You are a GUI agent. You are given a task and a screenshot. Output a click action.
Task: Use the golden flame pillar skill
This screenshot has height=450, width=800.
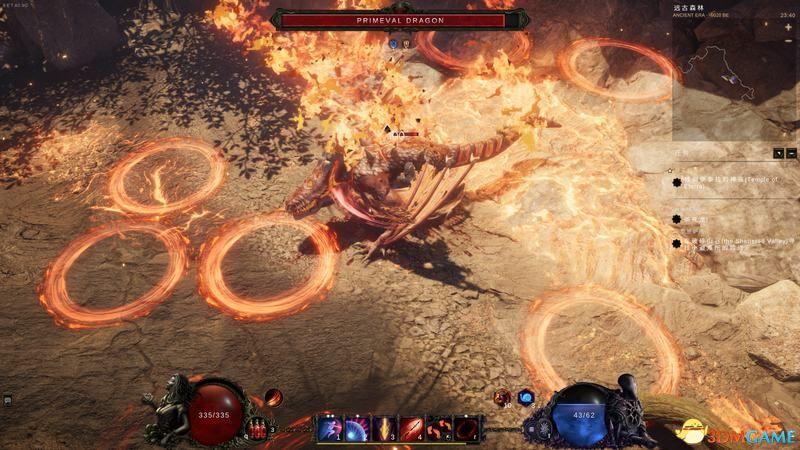tap(384, 429)
